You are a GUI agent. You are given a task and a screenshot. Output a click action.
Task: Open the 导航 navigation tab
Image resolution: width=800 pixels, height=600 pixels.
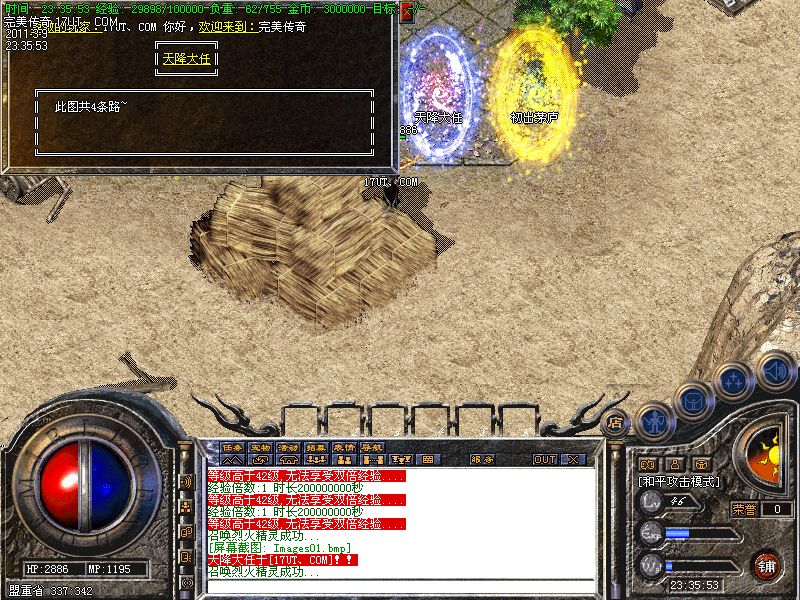372,446
